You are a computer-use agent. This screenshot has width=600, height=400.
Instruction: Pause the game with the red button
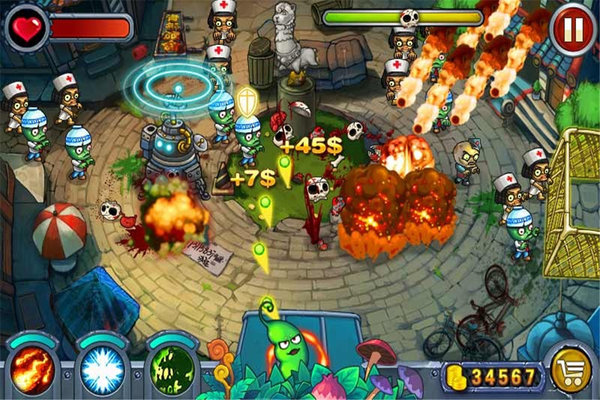(x=571, y=28)
